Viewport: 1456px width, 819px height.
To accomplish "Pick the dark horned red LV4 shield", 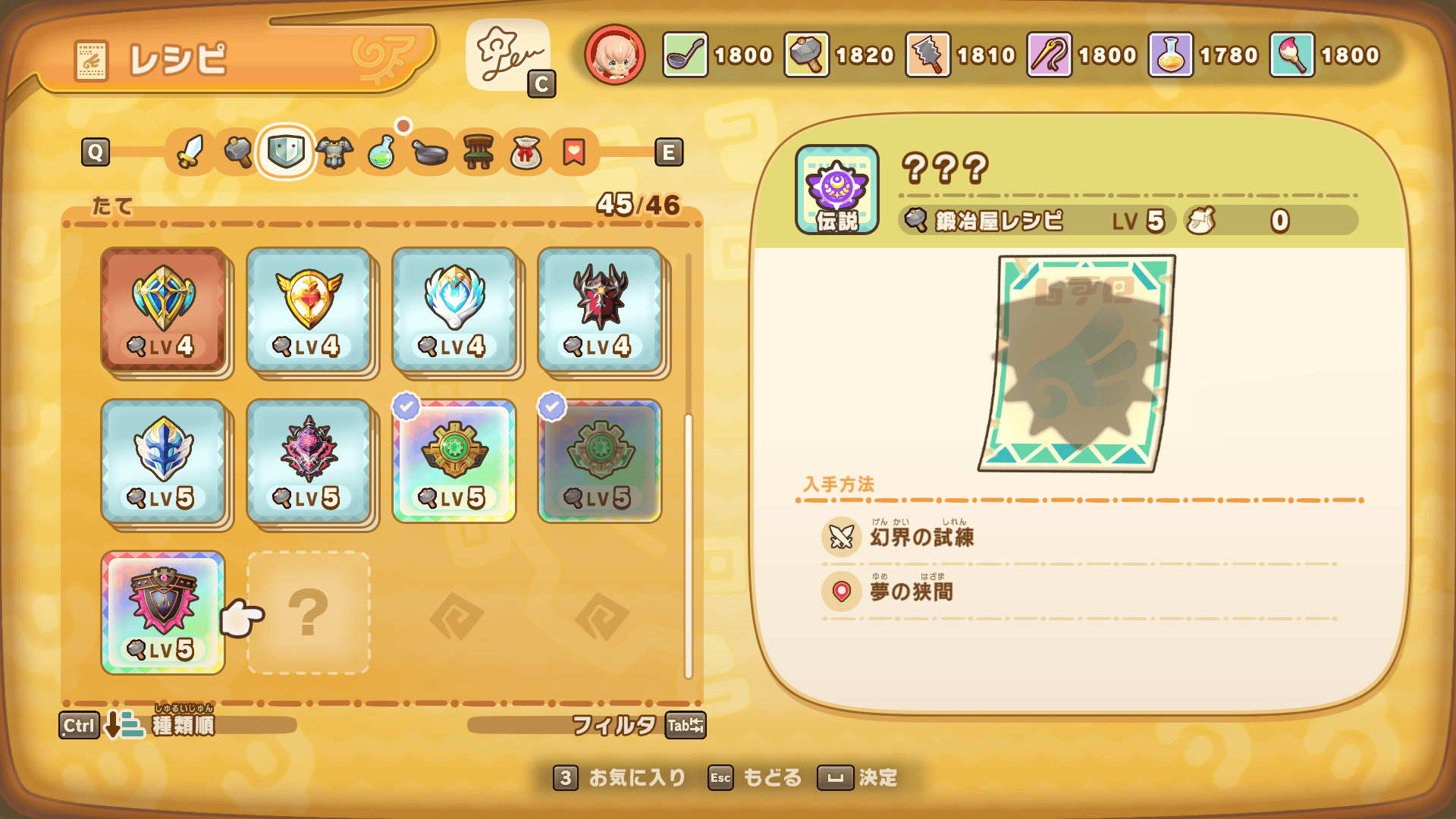I will pos(600,309).
